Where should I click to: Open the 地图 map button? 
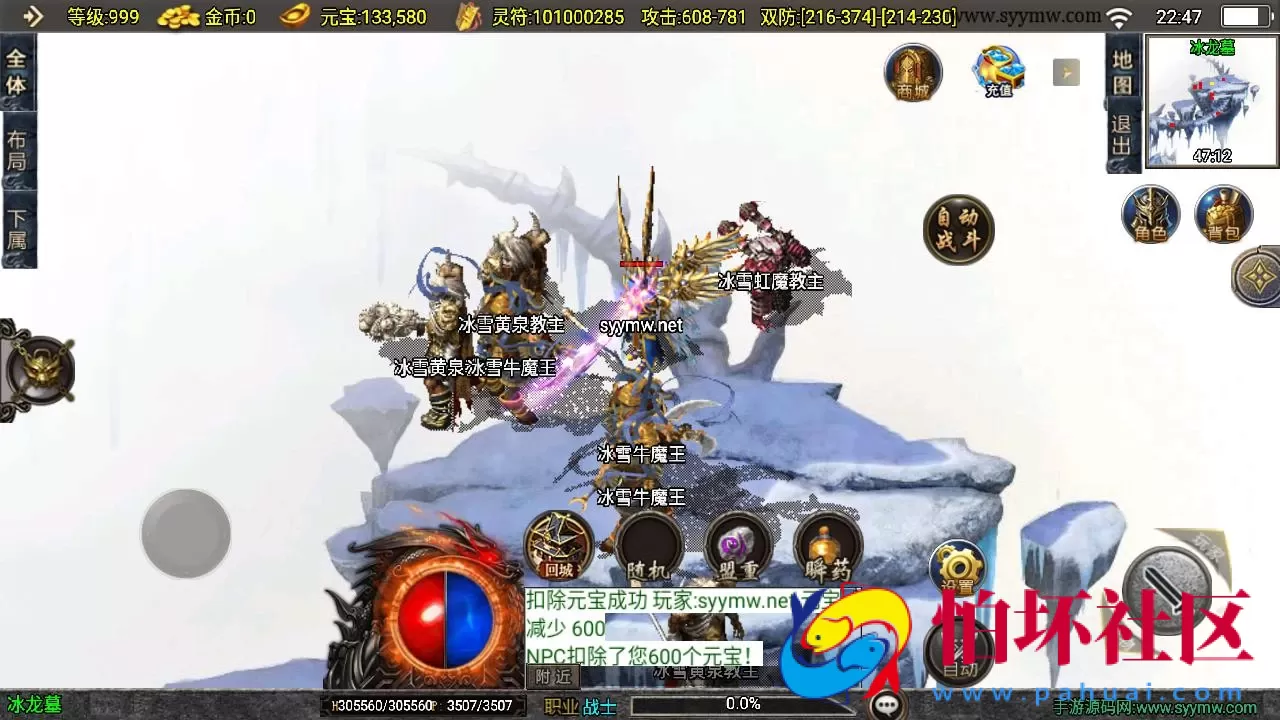[1122, 70]
